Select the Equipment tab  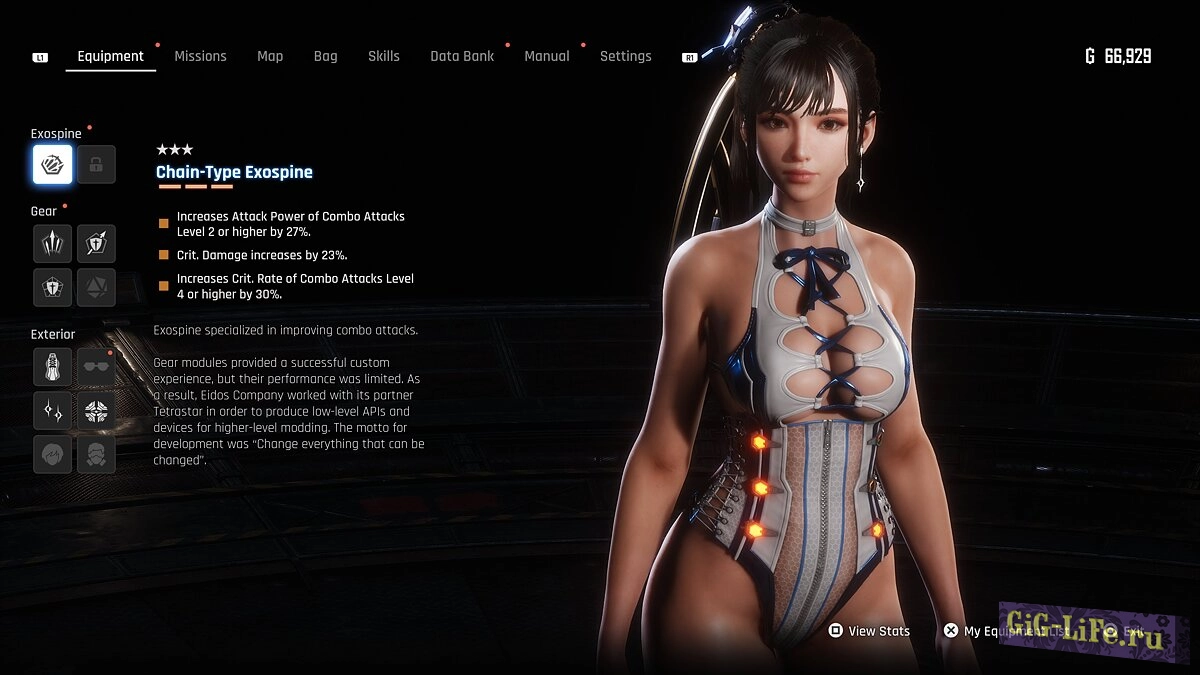tap(110, 56)
